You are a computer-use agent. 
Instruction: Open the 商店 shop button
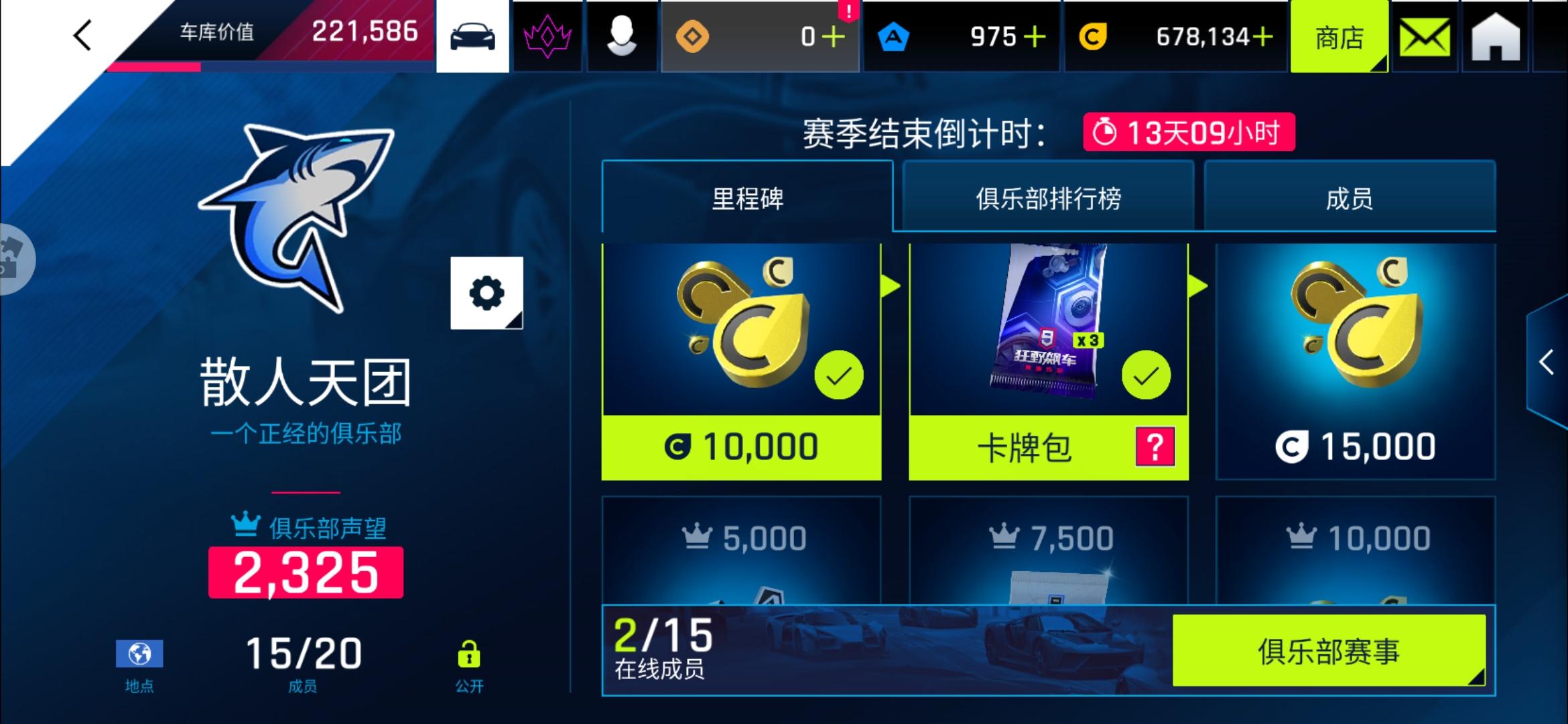click(1338, 36)
